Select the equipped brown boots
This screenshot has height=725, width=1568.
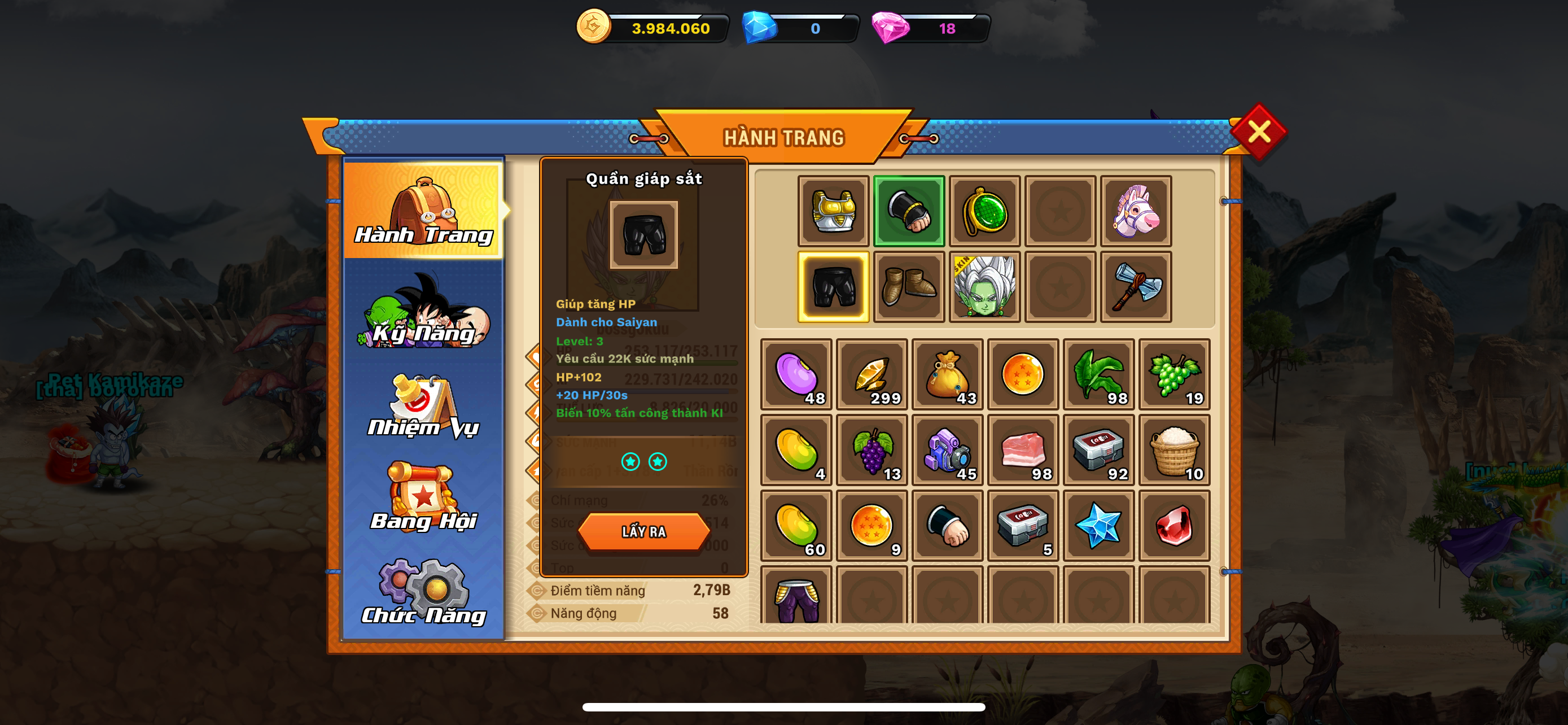tap(909, 287)
